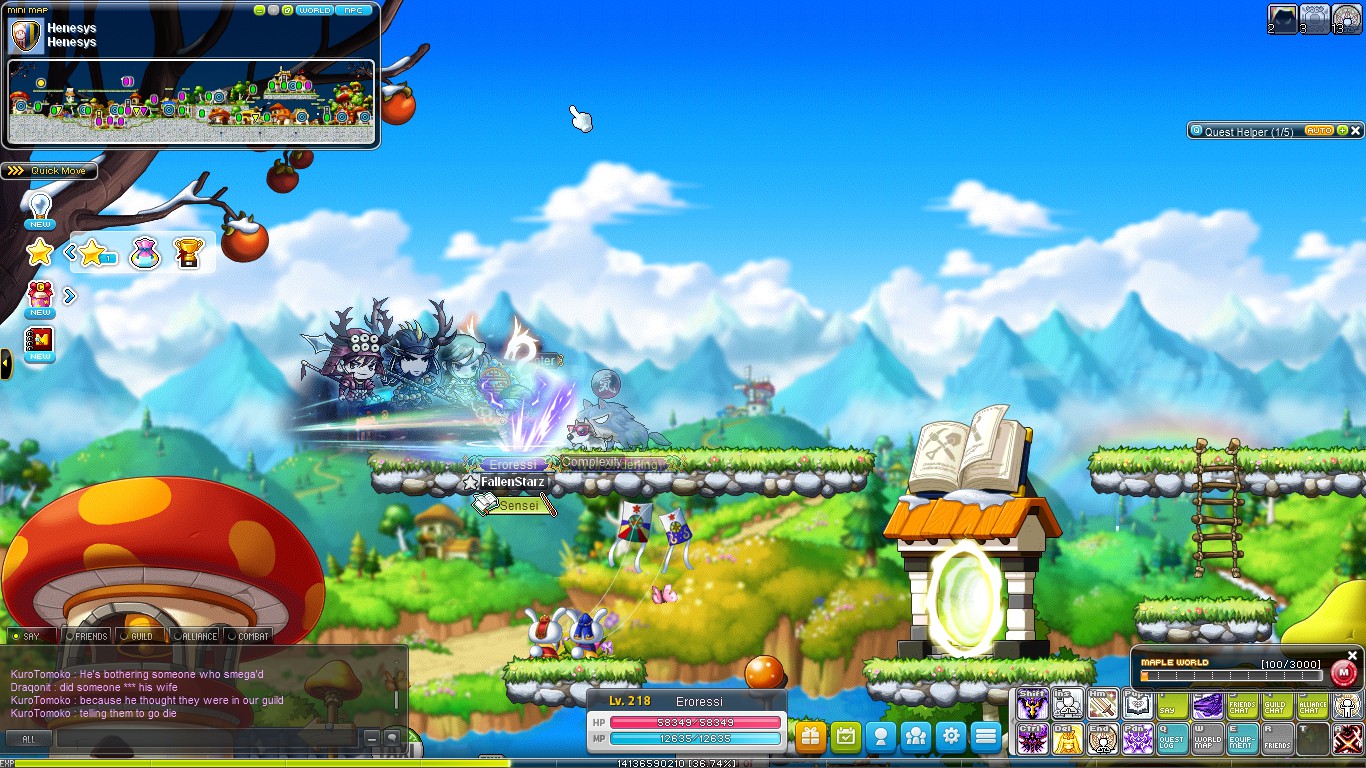Toggle WORLD view on the minimap

tap(313, 9)
